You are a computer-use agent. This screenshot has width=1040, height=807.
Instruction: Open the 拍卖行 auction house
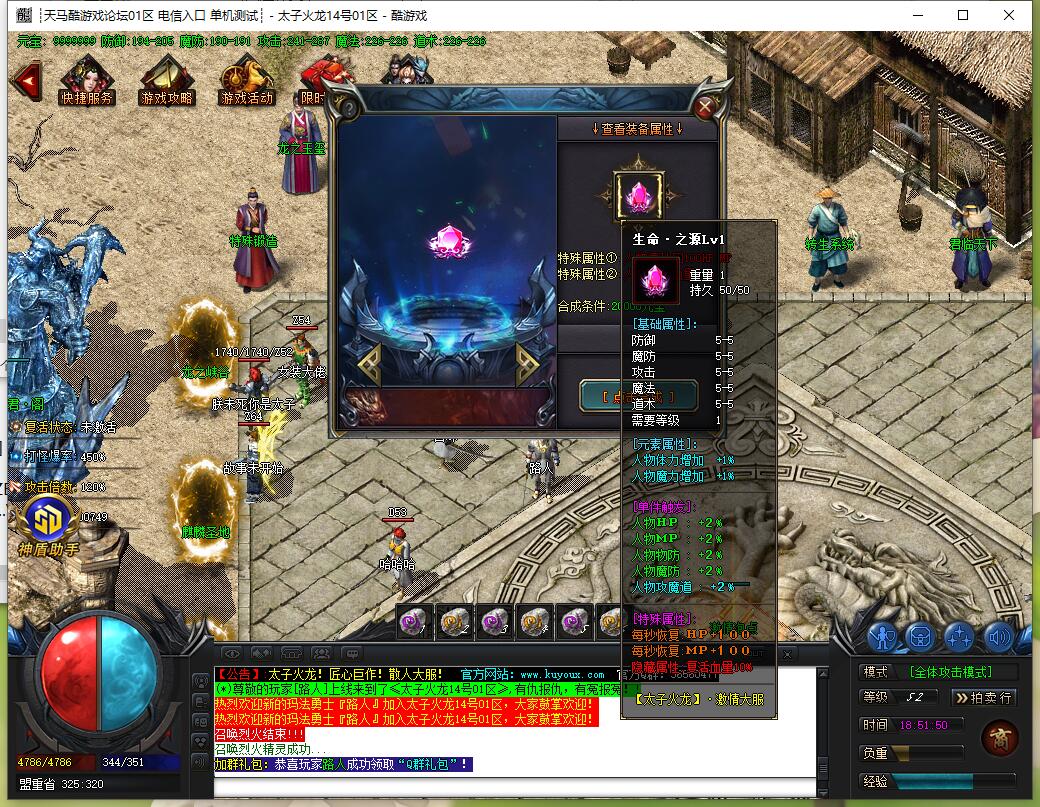[x=984, y=697]
